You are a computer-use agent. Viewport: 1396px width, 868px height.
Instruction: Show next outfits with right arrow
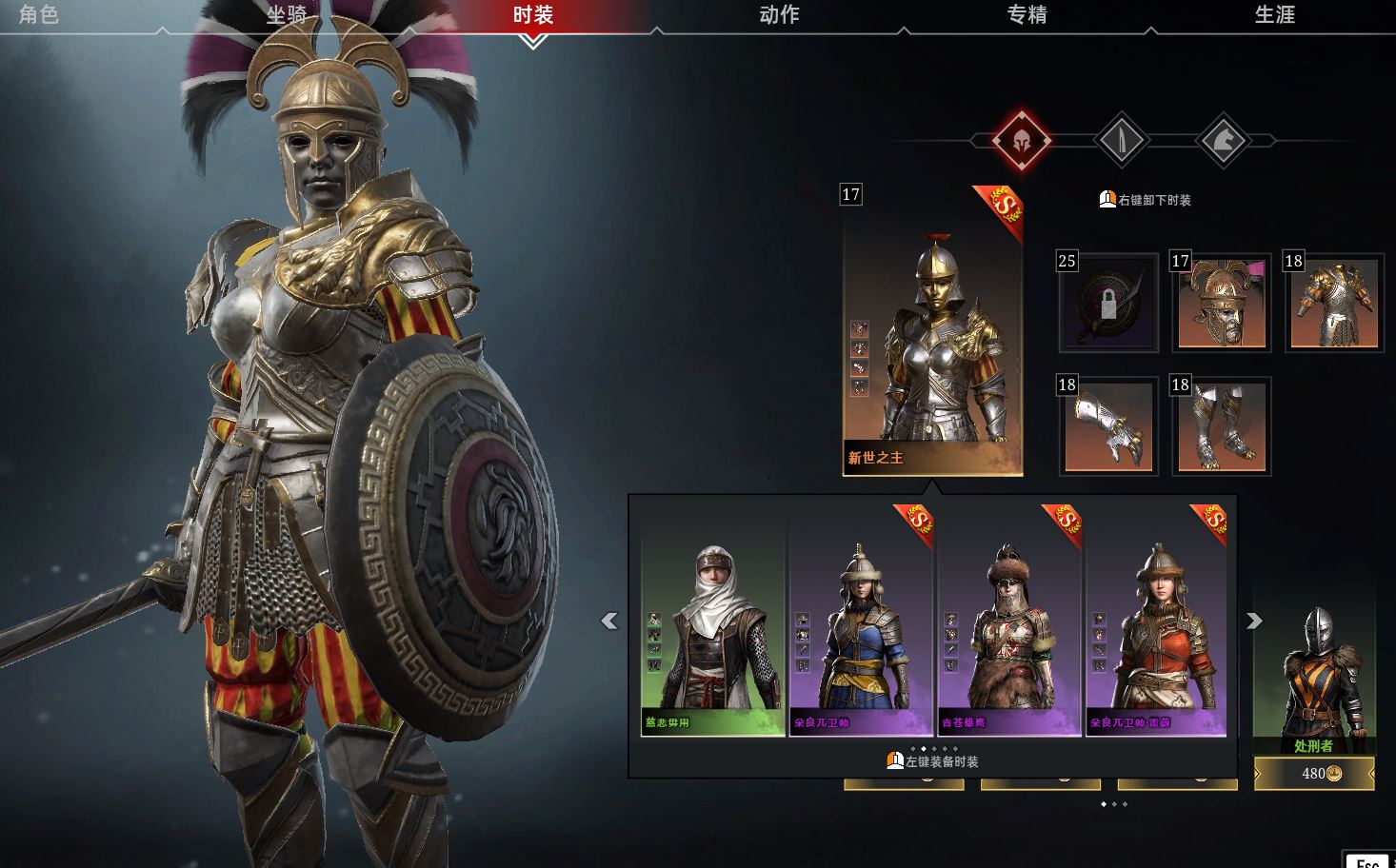(1254, 621)
